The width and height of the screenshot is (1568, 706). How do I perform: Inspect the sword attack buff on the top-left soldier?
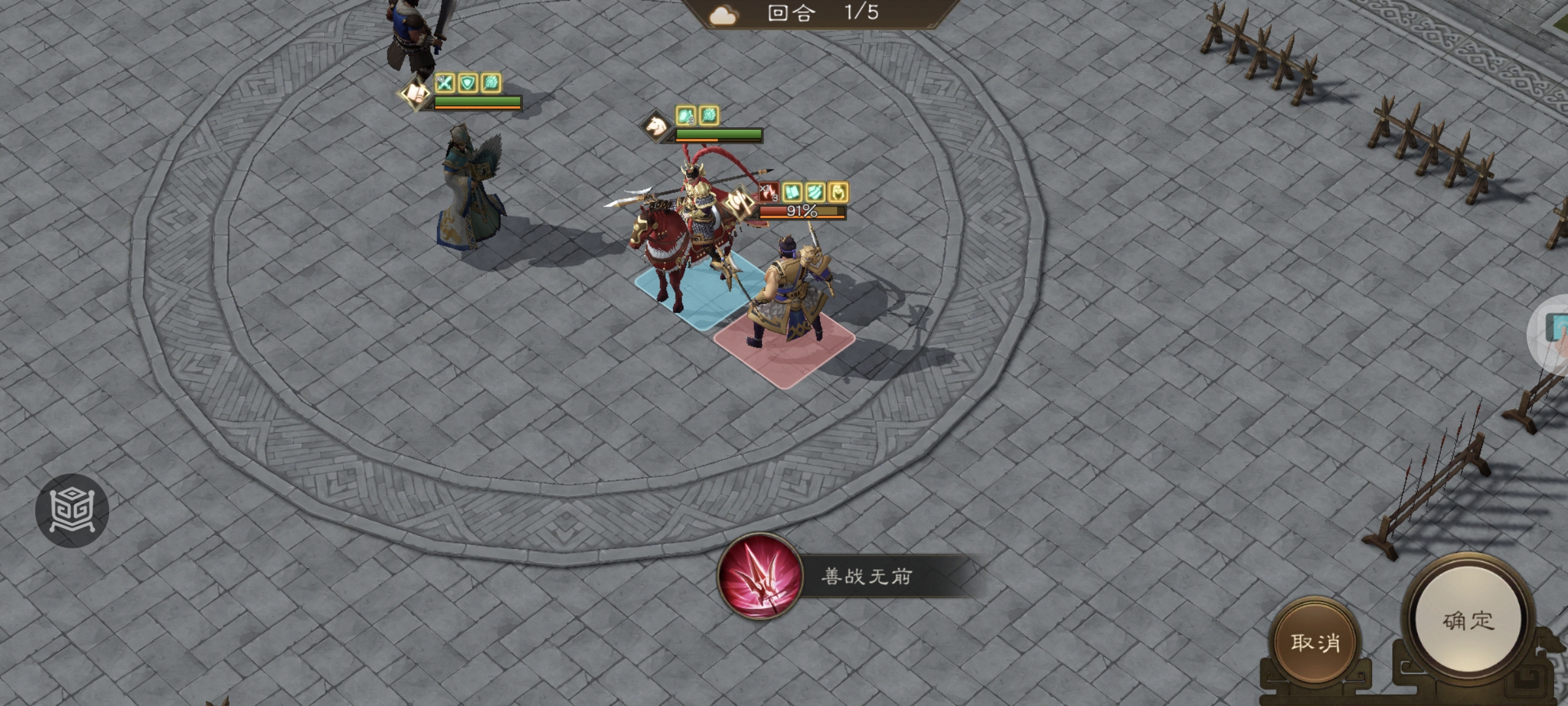pos(446,83)
